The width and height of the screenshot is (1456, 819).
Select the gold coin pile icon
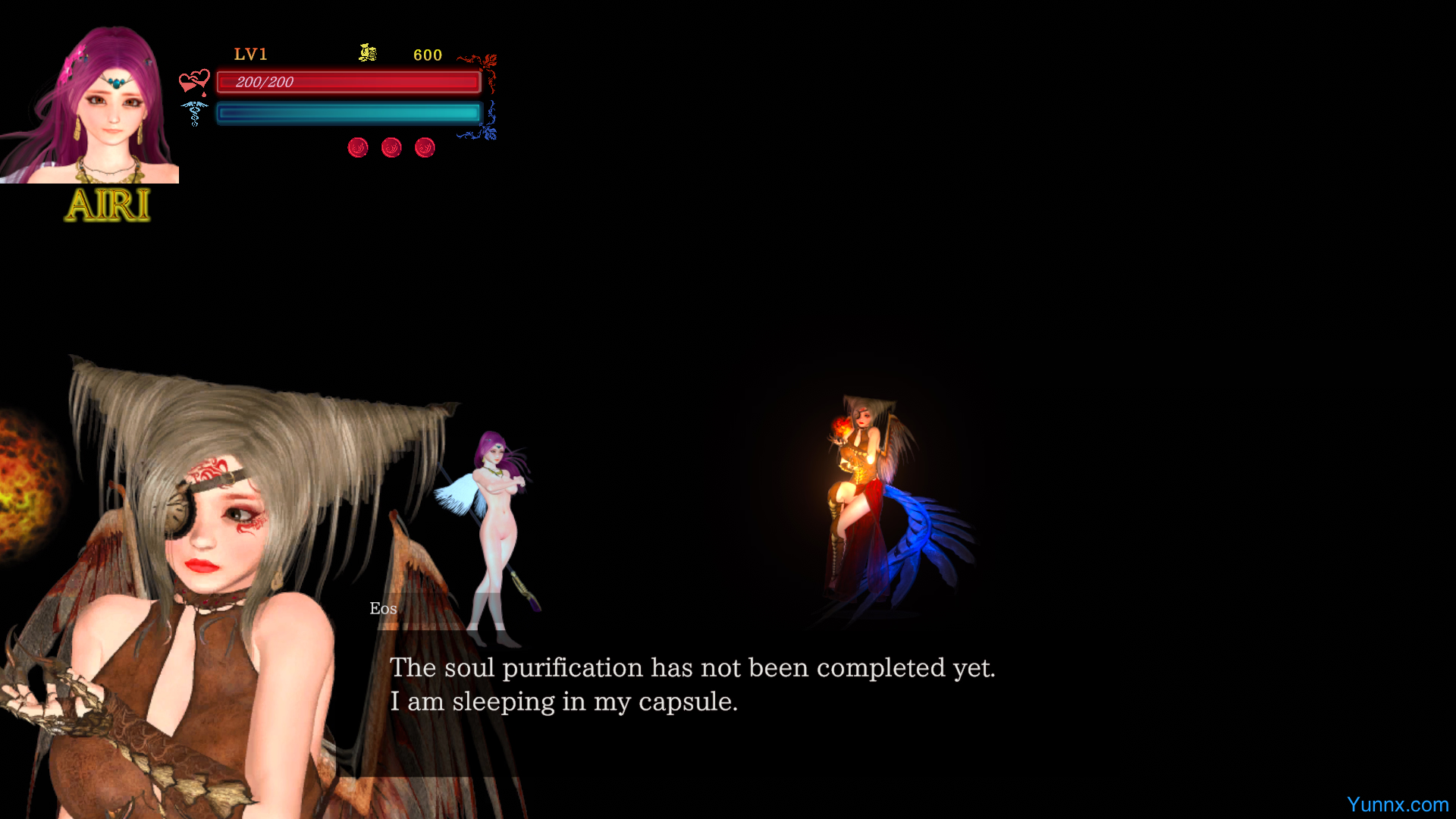368,53
